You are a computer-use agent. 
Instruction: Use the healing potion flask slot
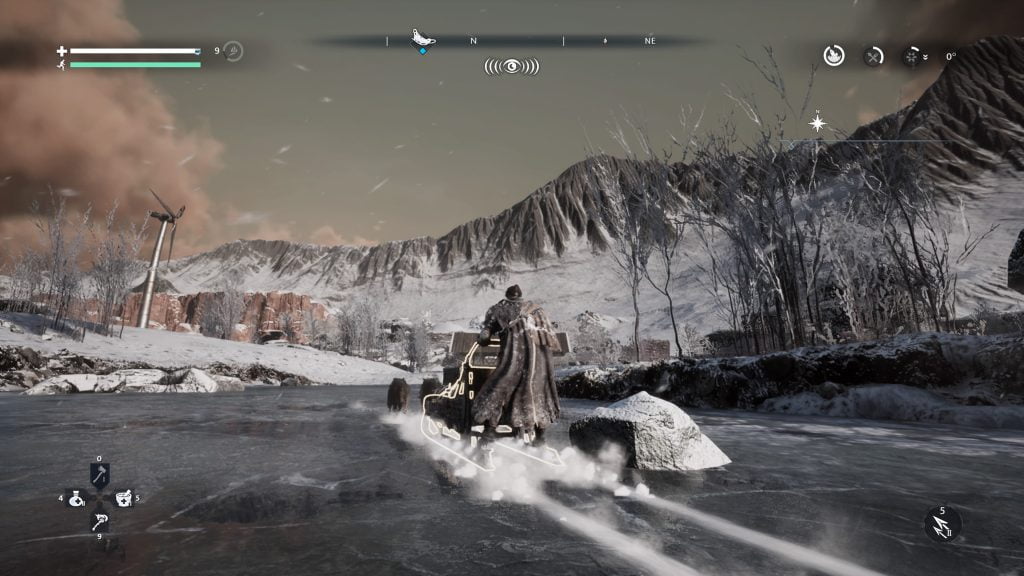(x=76, y=498)
